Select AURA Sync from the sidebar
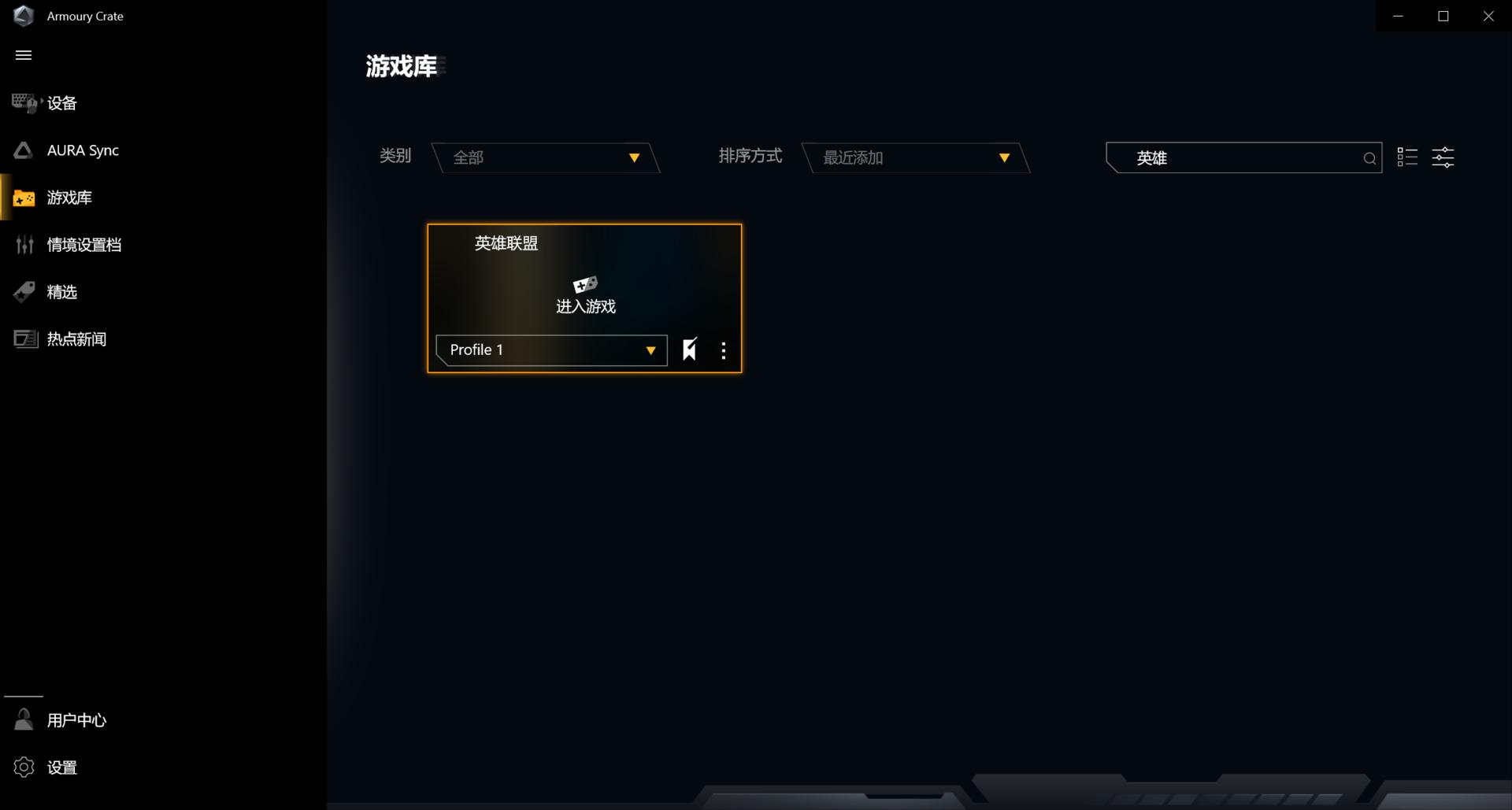Viewport: 1512px width, 810px height. click(81, 150)
